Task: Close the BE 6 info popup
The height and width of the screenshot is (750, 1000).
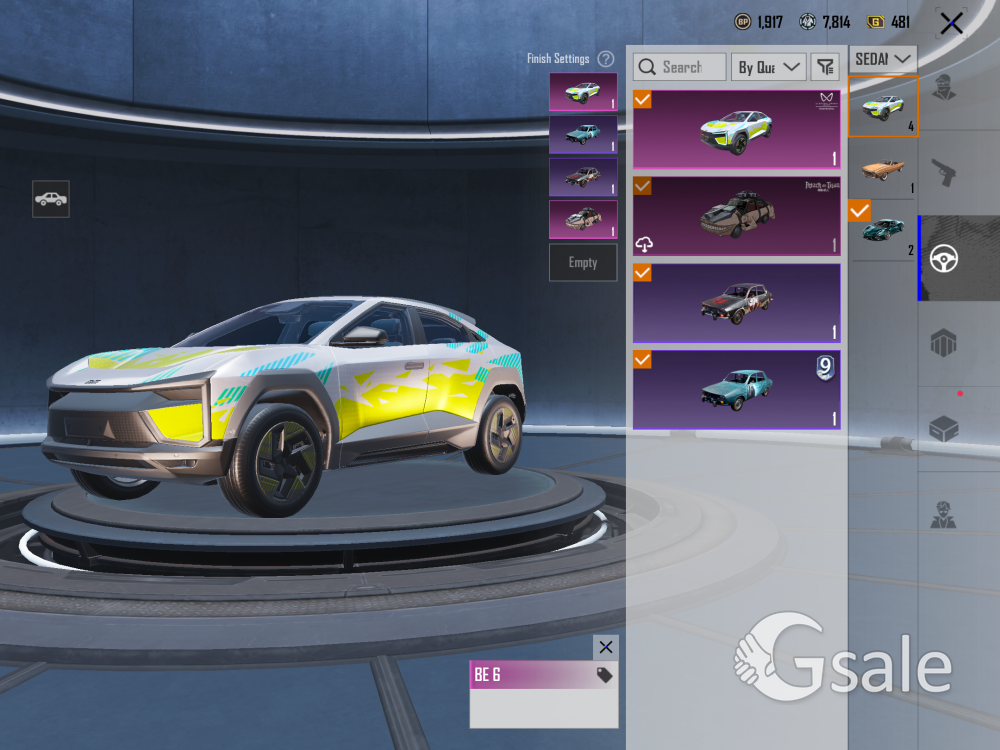Action: [605, 647]
